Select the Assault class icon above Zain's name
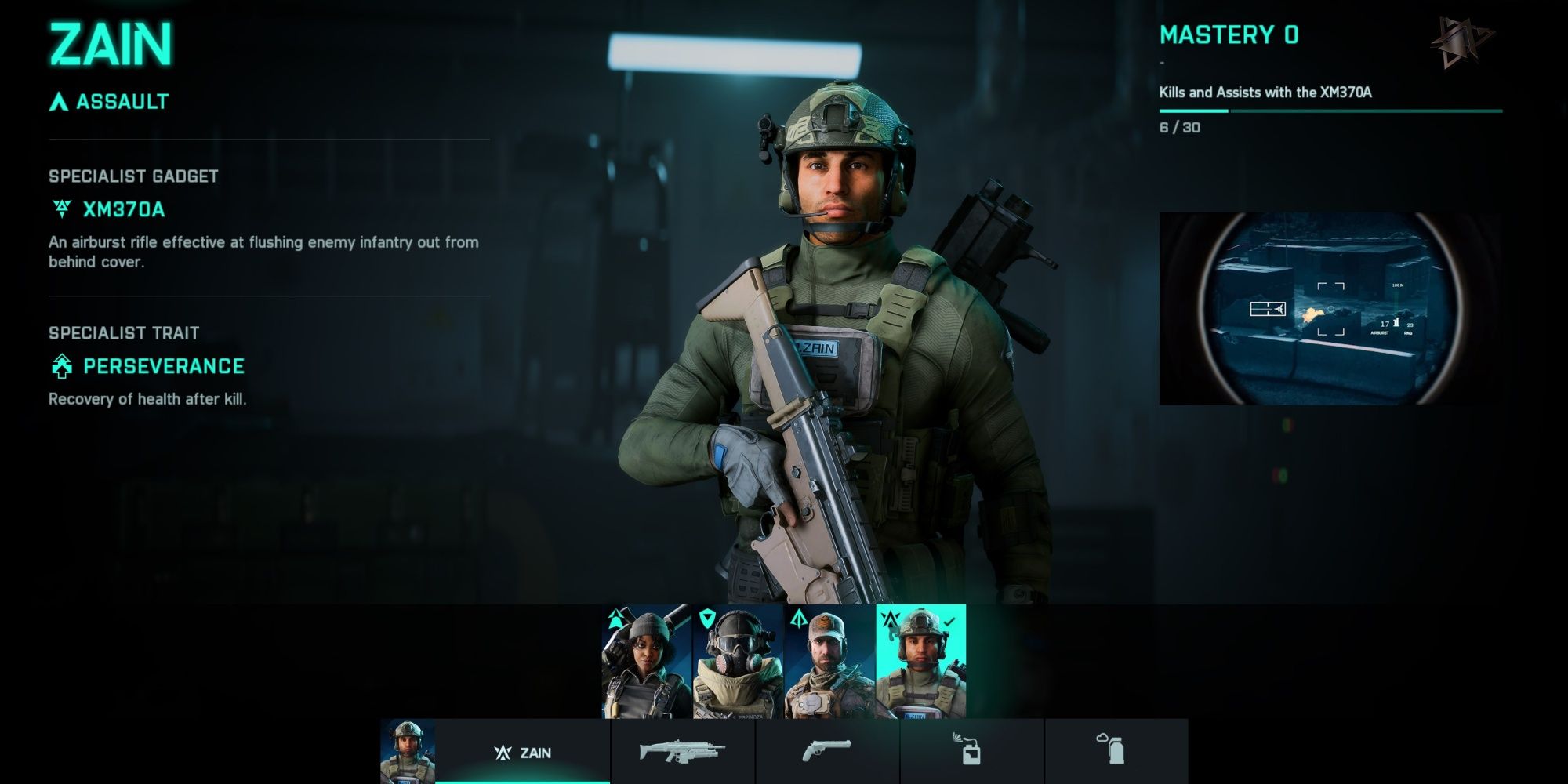The width and height of the screenshot is (1568, 784). [x=58, y=100]
